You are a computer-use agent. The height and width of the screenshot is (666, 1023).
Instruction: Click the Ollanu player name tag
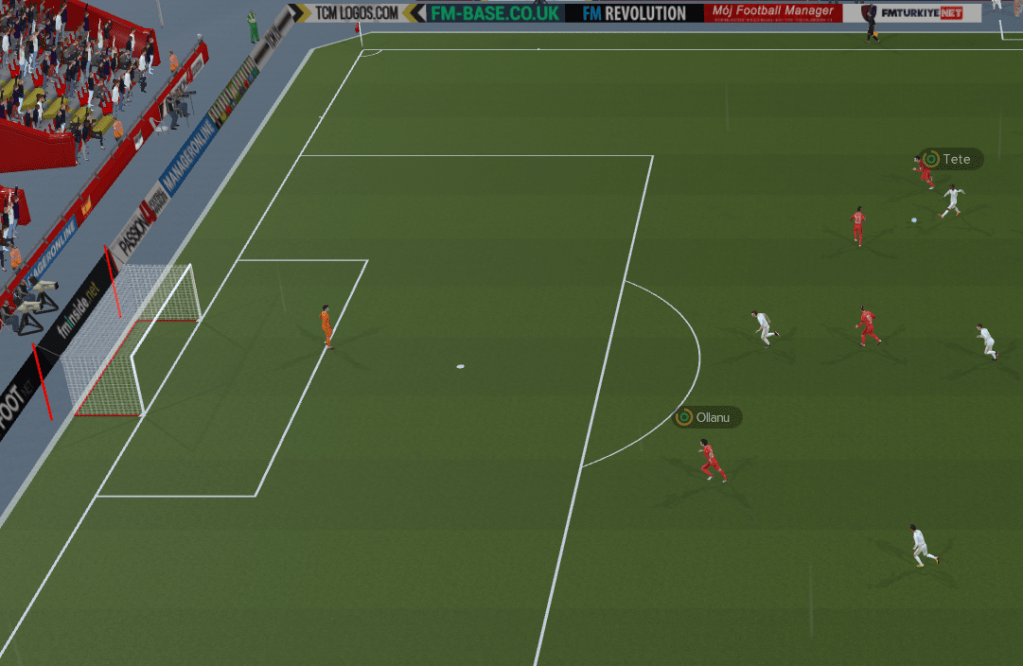pyautogui.click(x=708, y=417)
